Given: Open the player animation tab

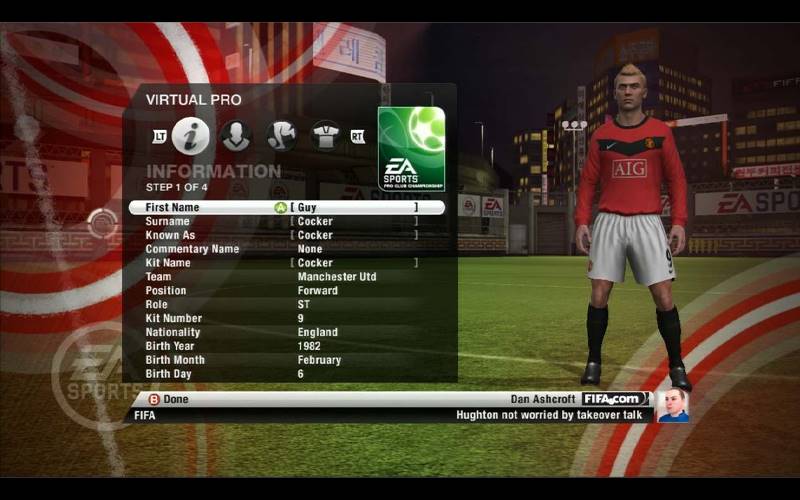Looking at the screenshot, I should point(281,136).
